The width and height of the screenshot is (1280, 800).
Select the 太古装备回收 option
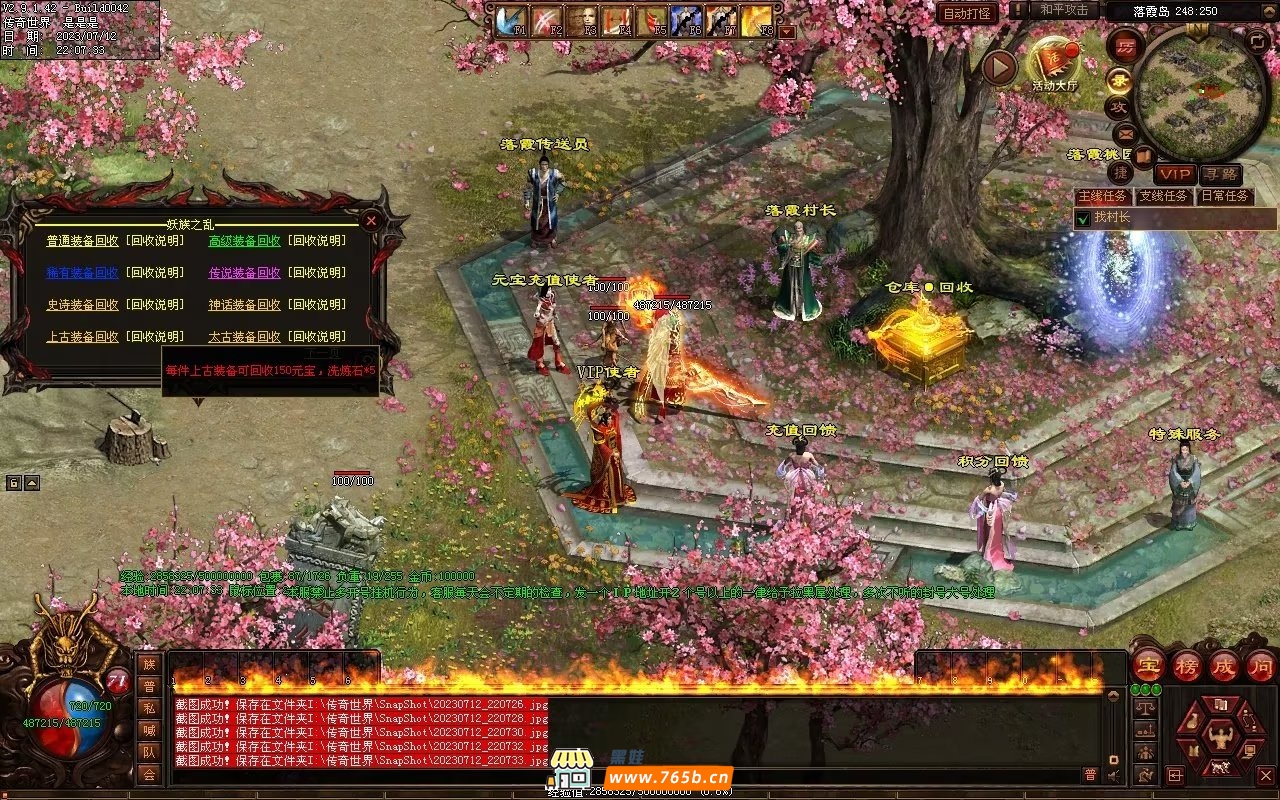244,337
